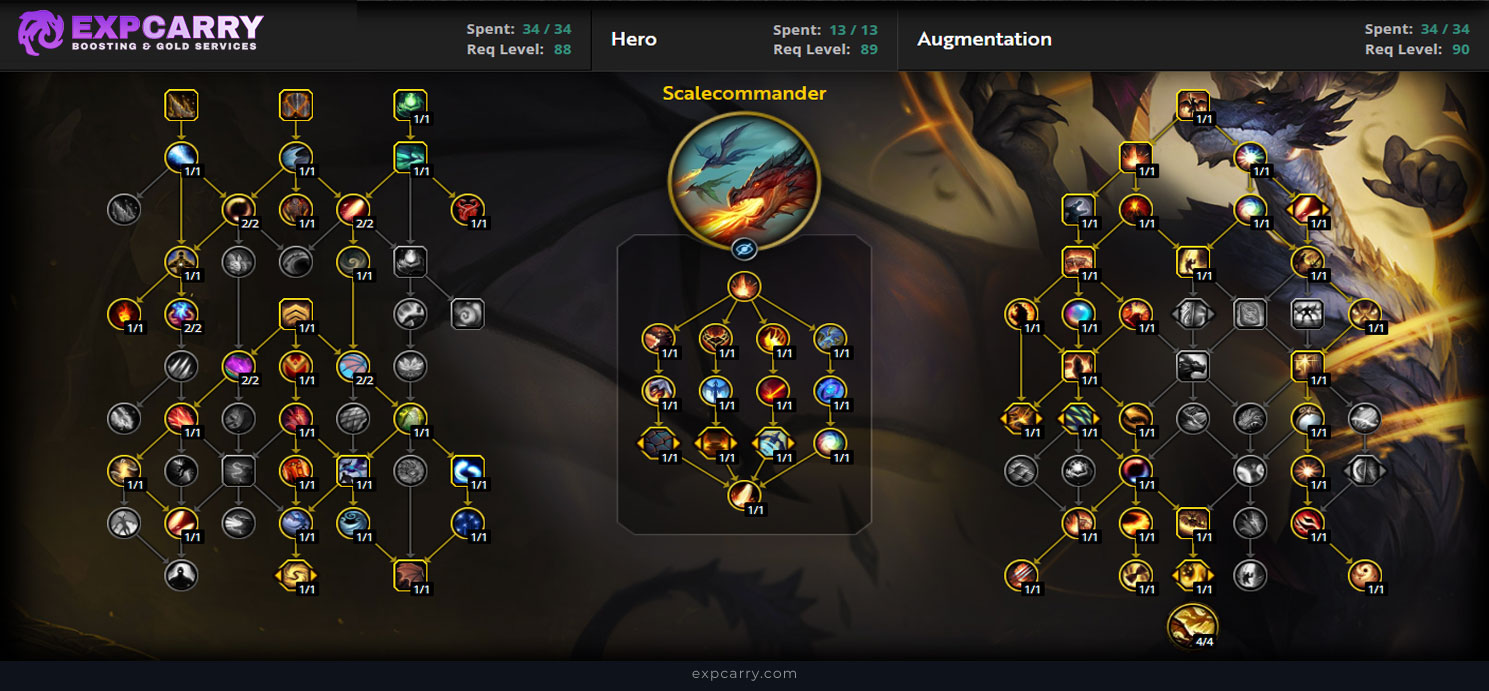The height and width of the screenshot is (691, 1489).
Task: Open the expcarry.com footer link
Action: (x=744, y=674)
